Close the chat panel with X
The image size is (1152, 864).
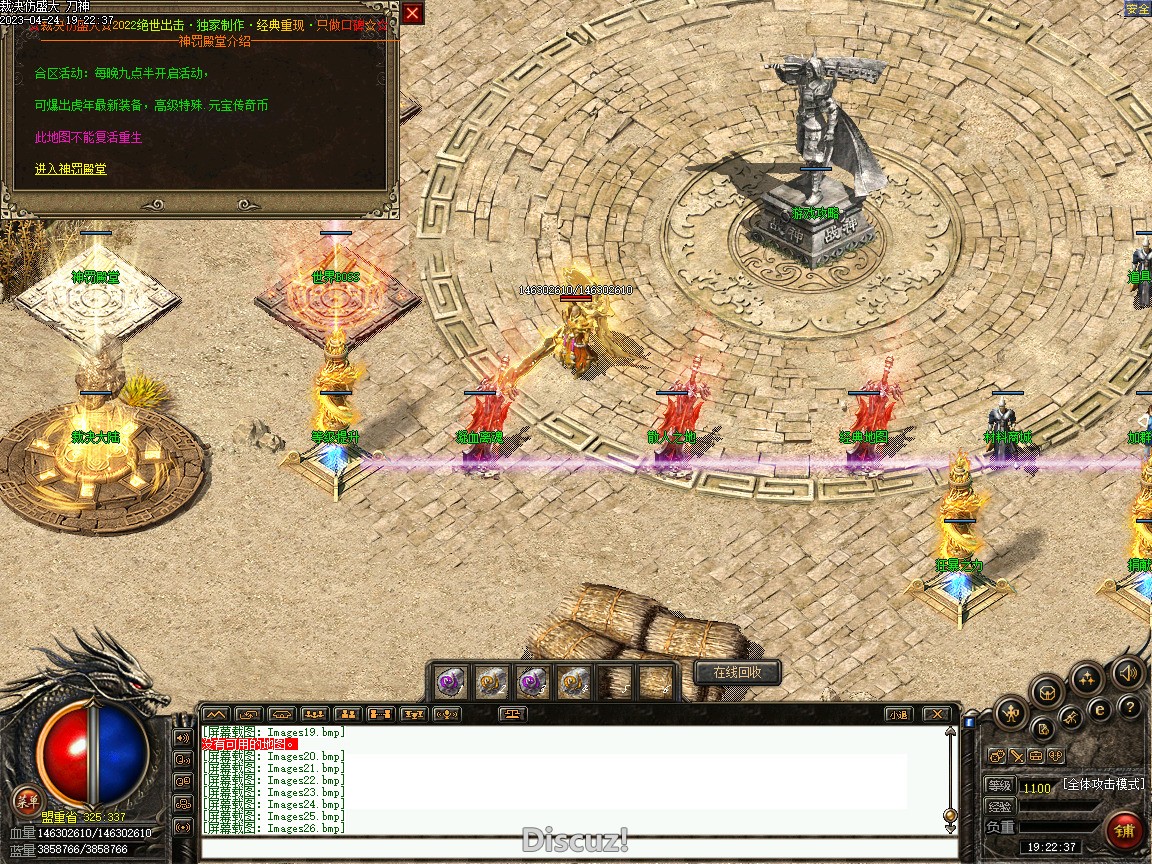[x=935, y=714]
